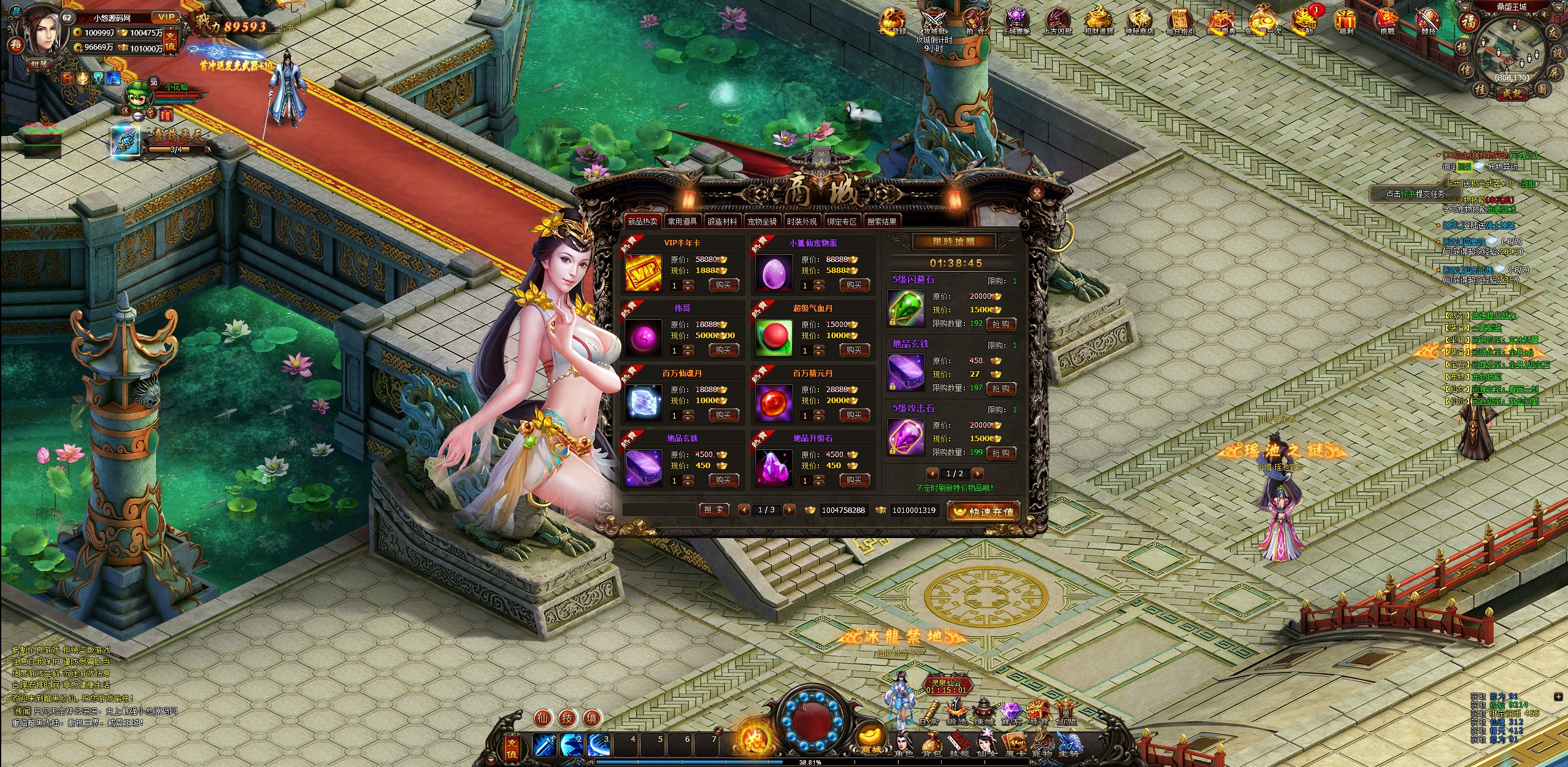The image size is (1568, 767).
Task: Buy the VIP半年卡 item
Action: point(723,285)
